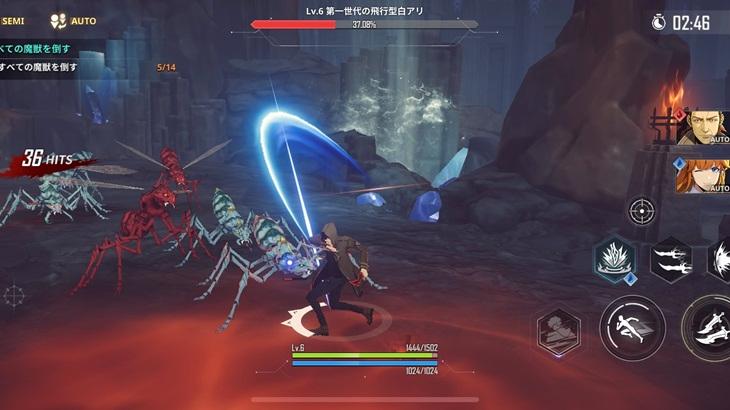Toggle the SEMI combat mode
This screenshot has height=410, width=730.
click(13, 20)
